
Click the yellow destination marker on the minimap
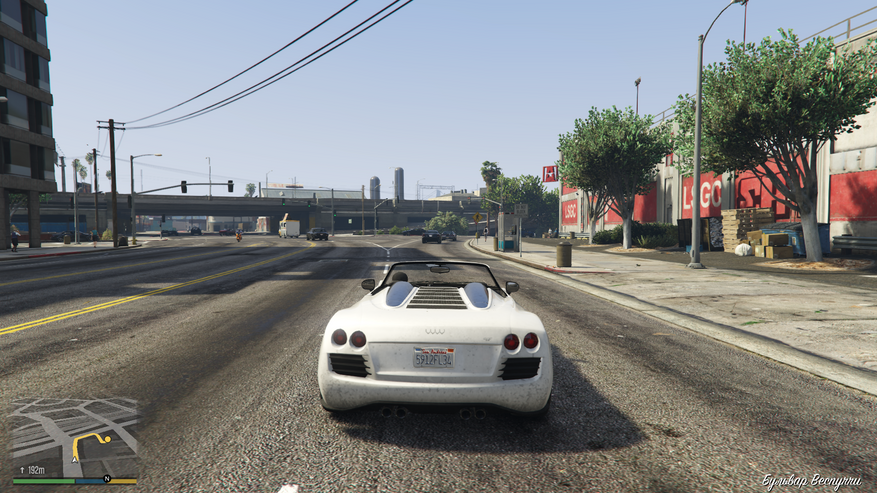coord(106,437)
